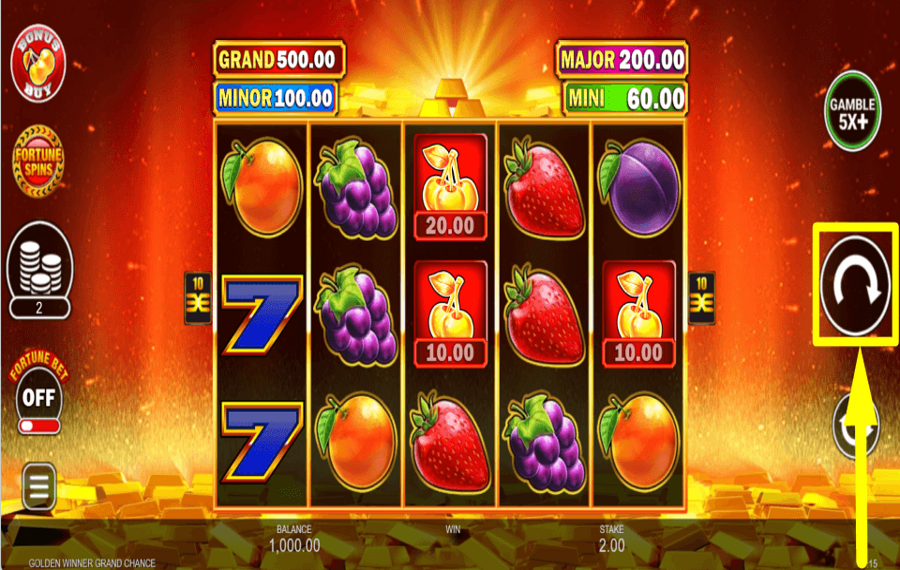The height and width of the screenshot is (570, 900).
Task: Click the Gamble 5X+ button
Action: pos(852,110)
